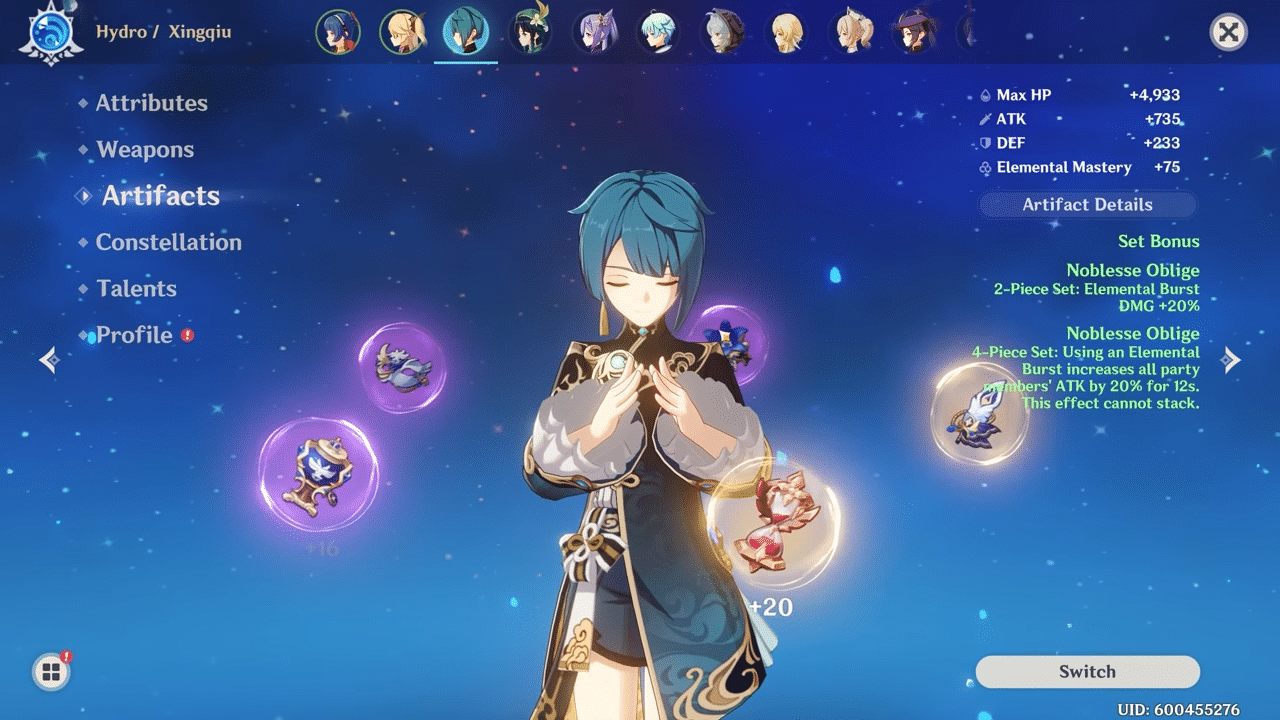Open the Talents section
Image resolution: width=1280 pixels, height=720 pixels.
point(136,289)
